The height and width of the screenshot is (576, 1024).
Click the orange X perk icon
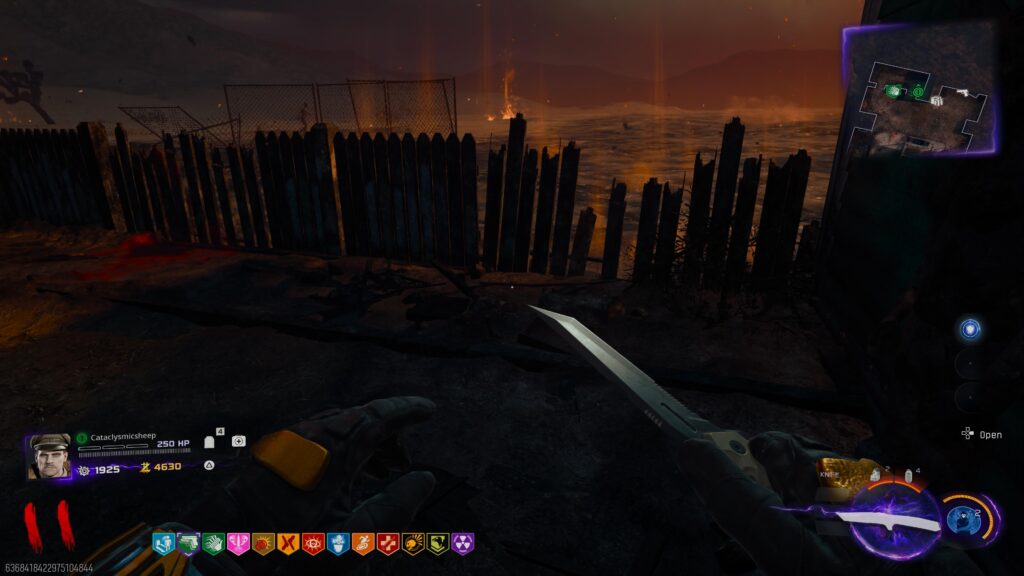[287, 543]
